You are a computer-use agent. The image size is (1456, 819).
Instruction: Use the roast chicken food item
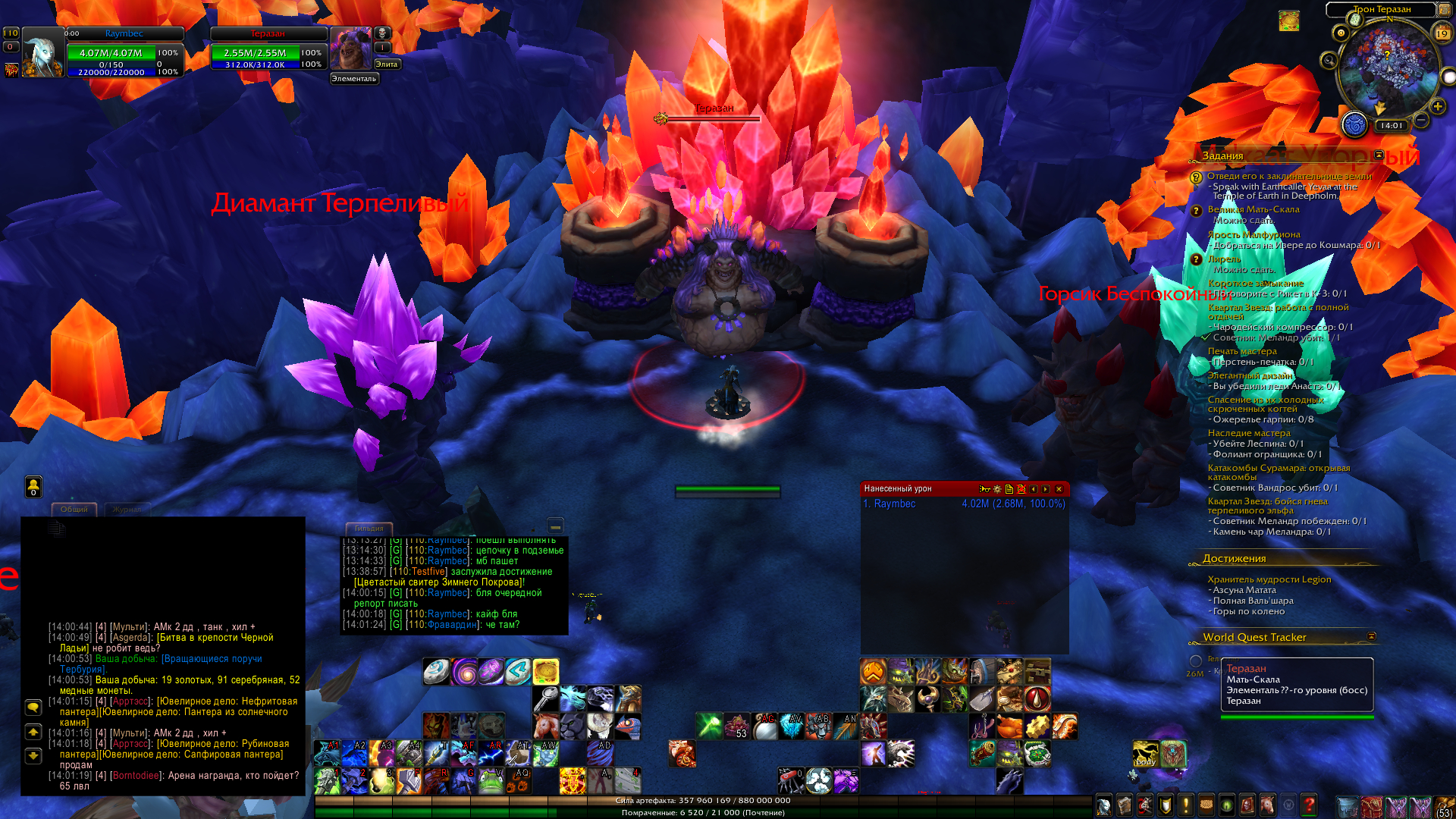click(x=1009, y=726)
